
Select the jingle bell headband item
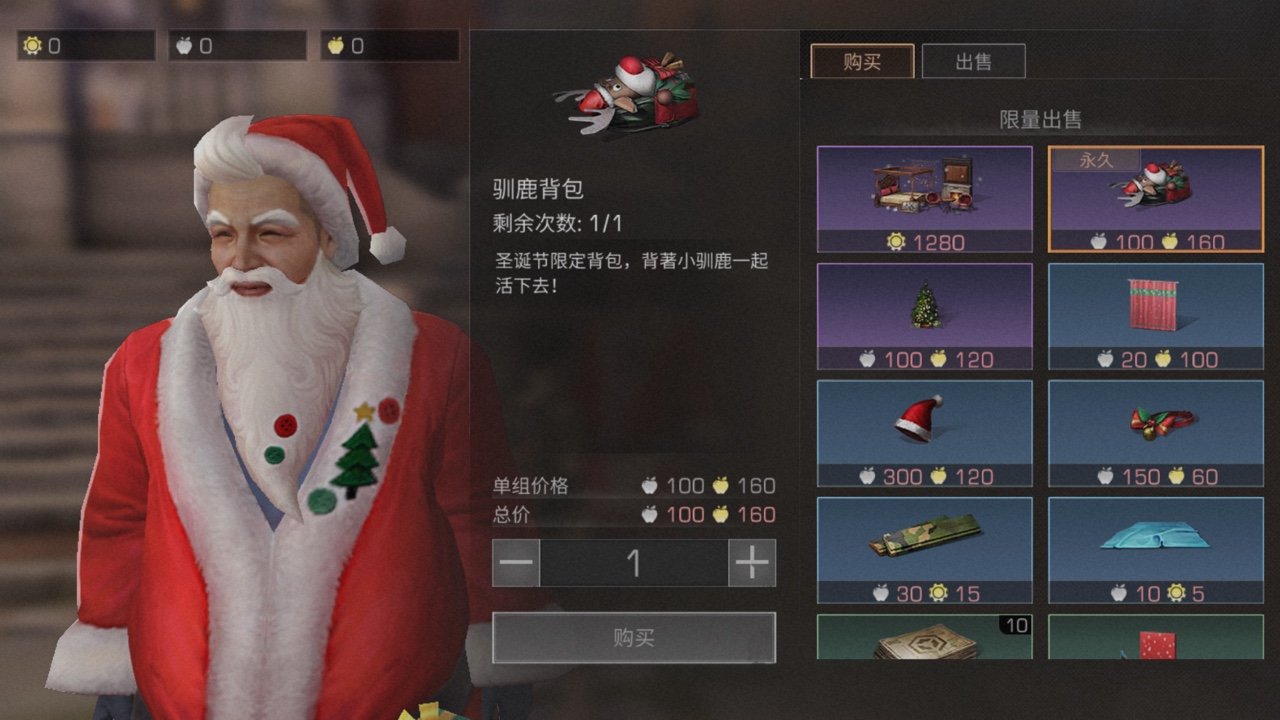tap(1155, 430)
